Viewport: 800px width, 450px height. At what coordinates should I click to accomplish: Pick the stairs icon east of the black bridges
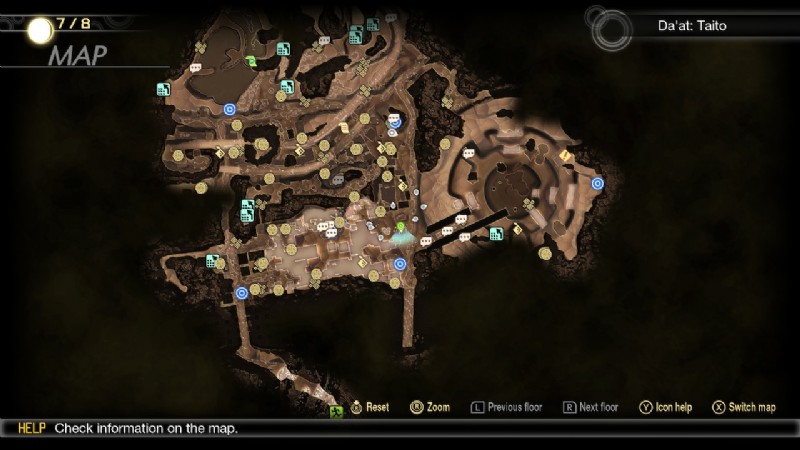(496, 234)
